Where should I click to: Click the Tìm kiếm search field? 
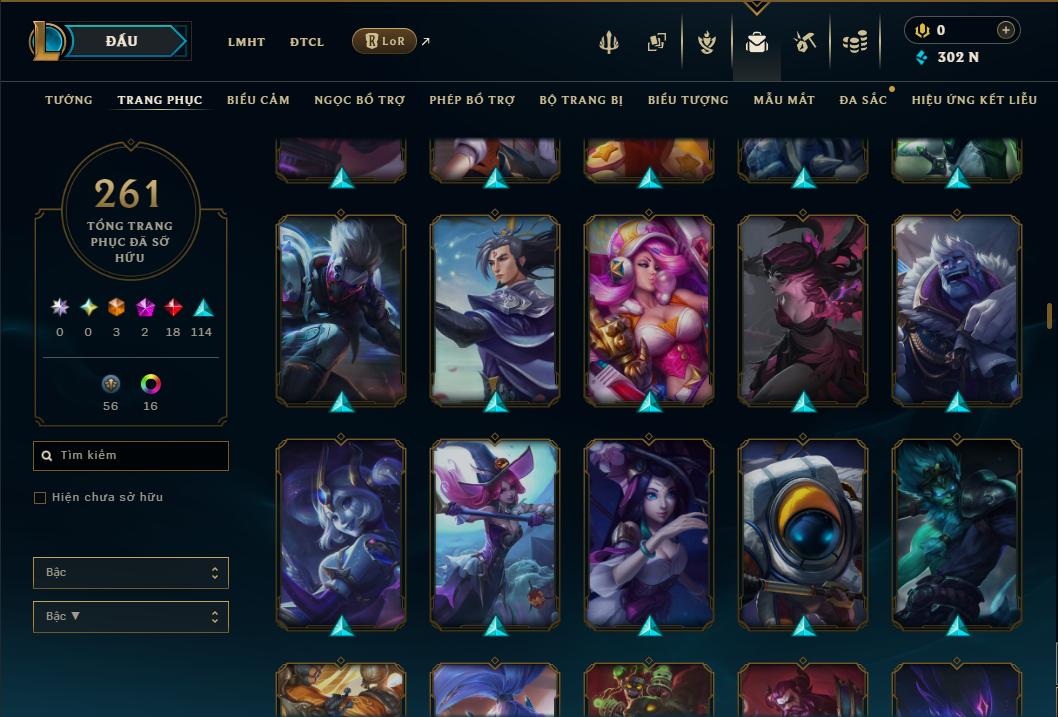[x=131, y=456]
